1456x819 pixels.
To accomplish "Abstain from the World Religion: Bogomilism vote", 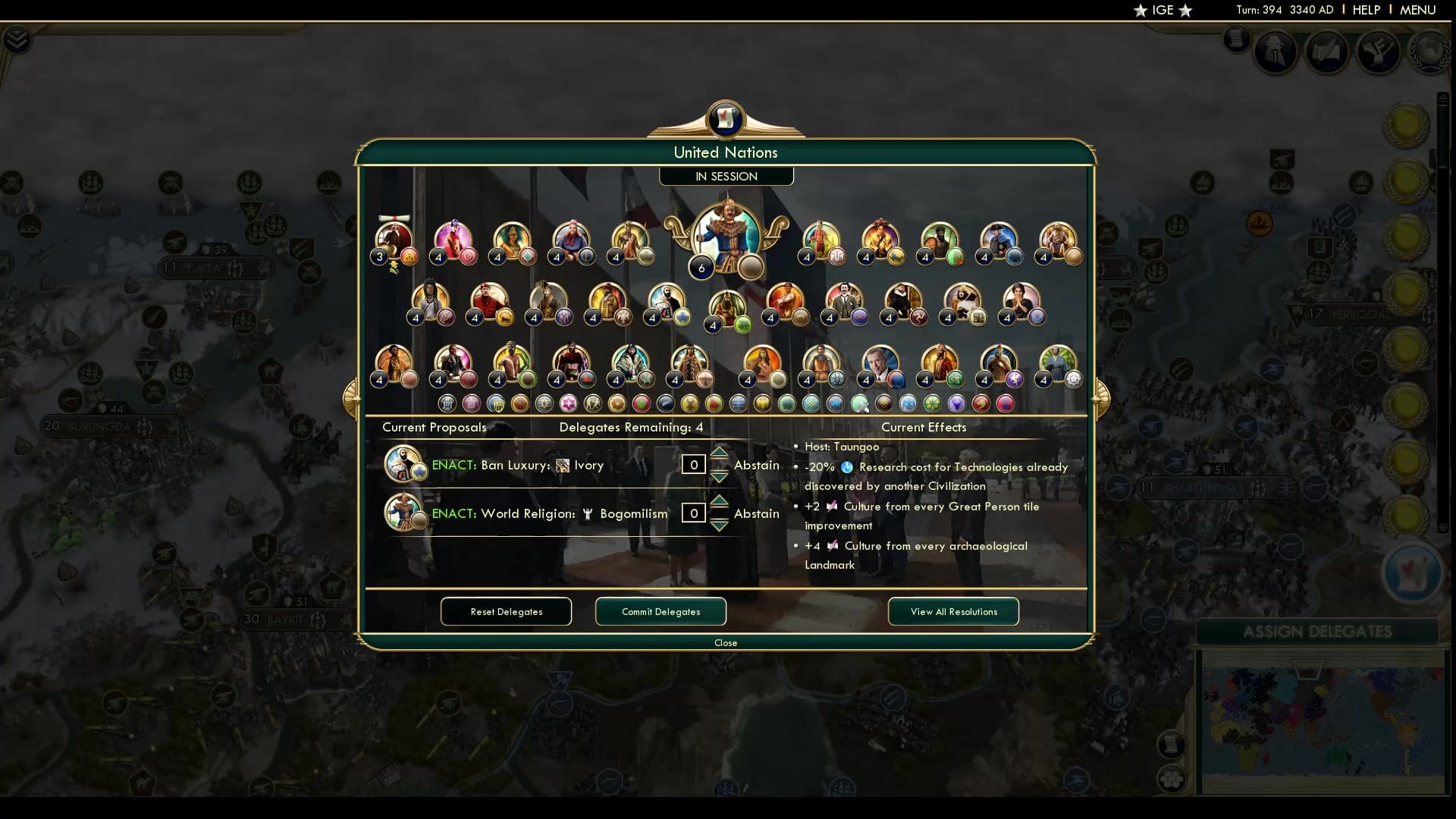I will [x=756, y=513].
